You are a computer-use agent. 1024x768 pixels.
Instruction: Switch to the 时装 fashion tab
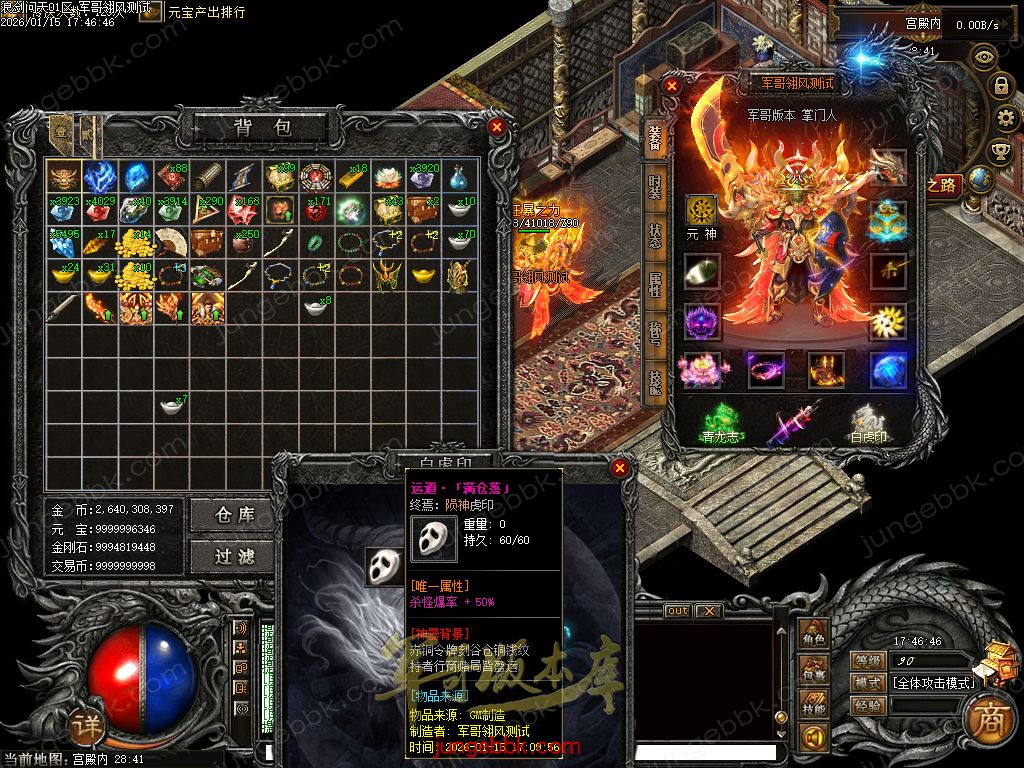[x=655, y=186]
